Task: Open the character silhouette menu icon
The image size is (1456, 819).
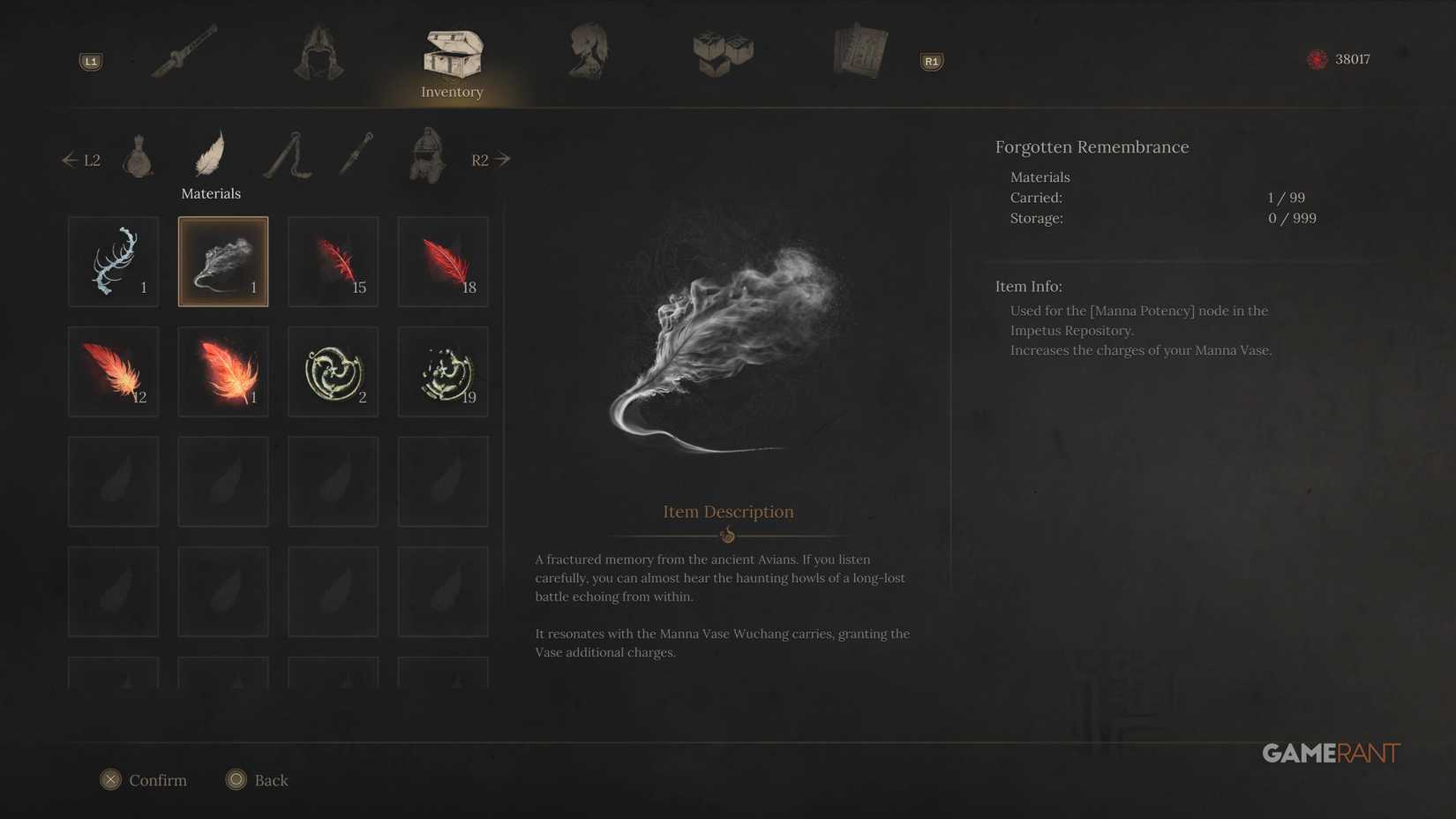Action: click(588, 53)
